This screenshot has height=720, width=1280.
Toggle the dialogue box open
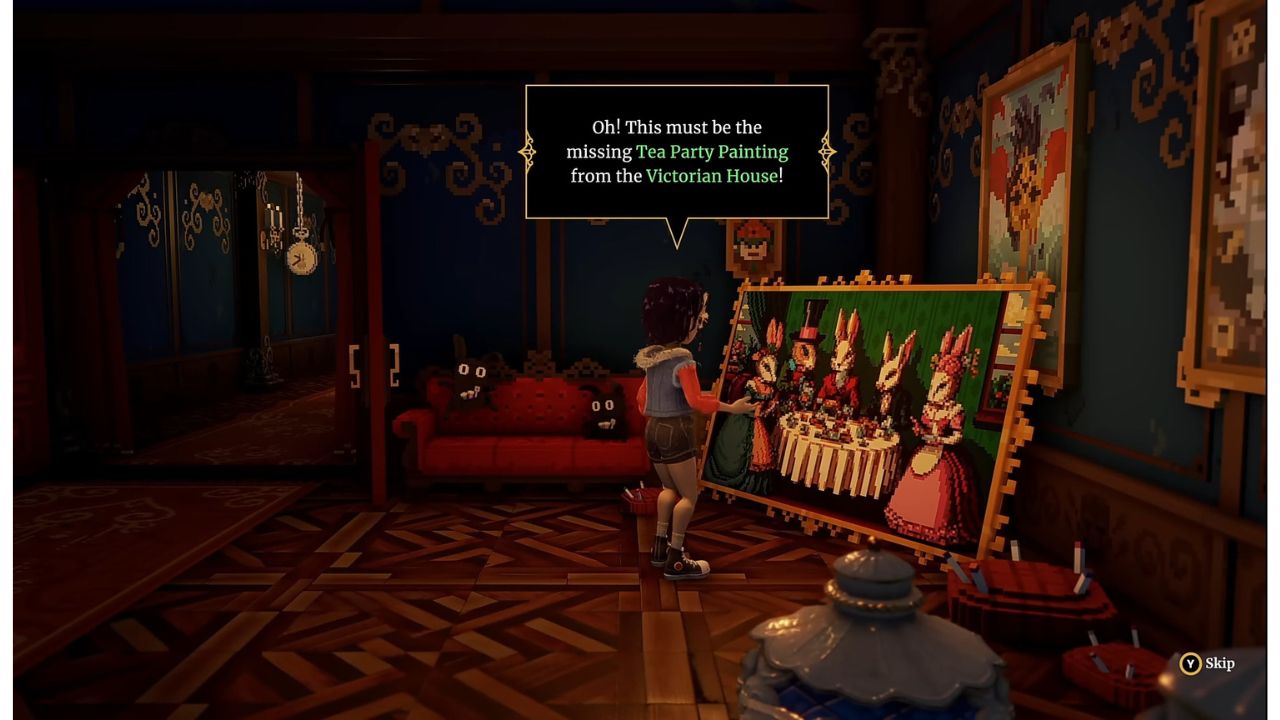(676, 151)
